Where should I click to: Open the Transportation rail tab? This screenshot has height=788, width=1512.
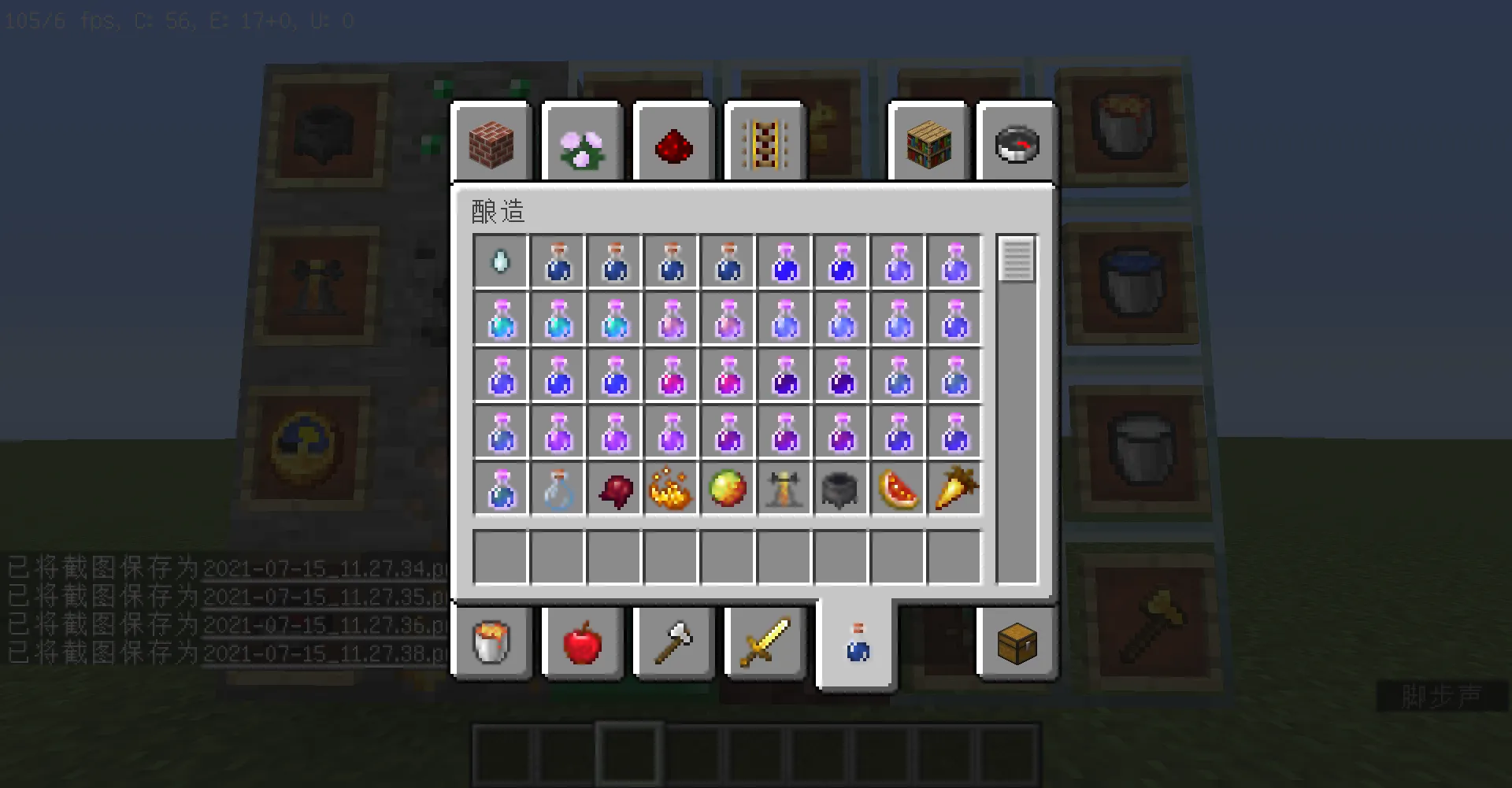click(765, 142)
